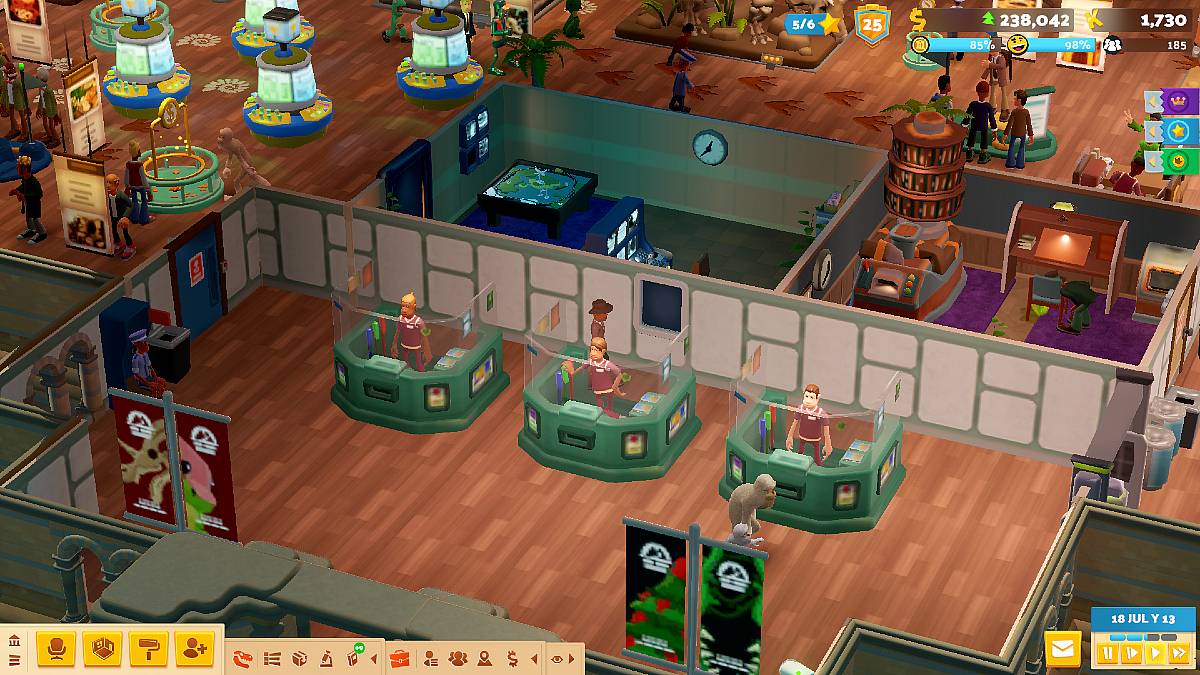Open the envelope mail inbox
The width and height of the screenshot is (1200, 675).
pyautogui.click(x=1063, y=650)
